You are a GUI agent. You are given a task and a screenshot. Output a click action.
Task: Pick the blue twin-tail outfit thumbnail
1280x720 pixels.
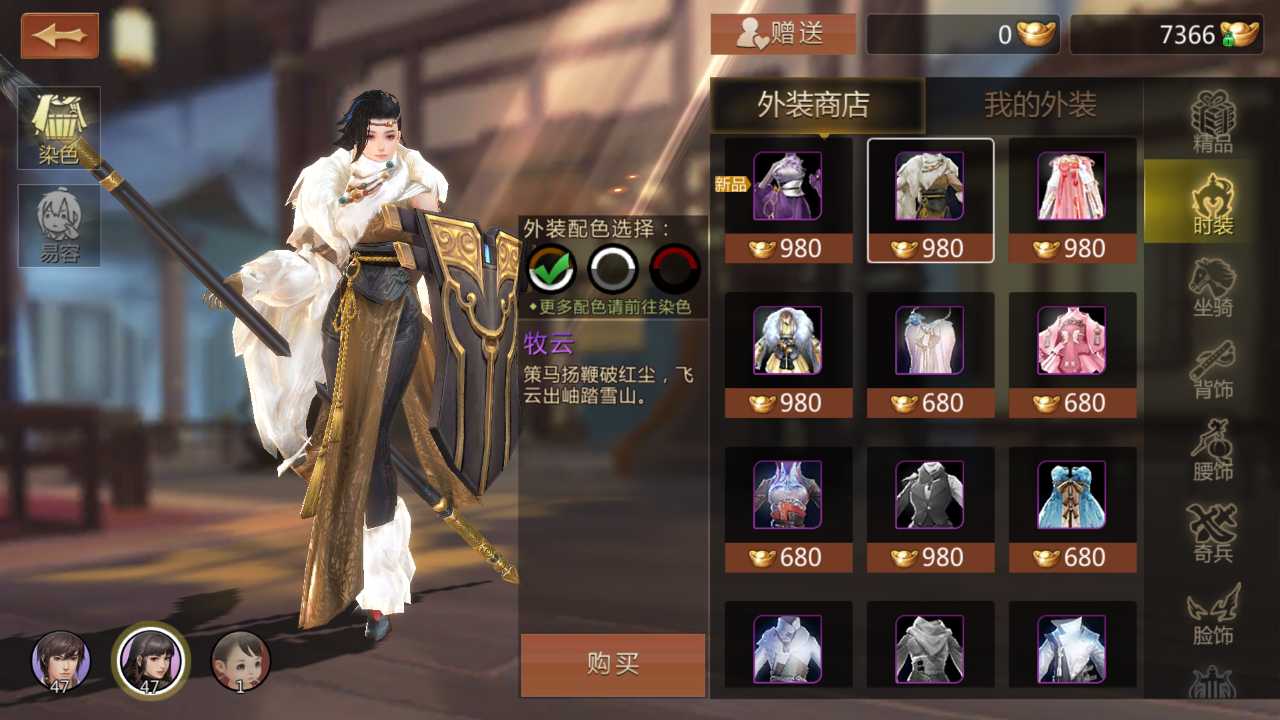[x=1072, y=495]
